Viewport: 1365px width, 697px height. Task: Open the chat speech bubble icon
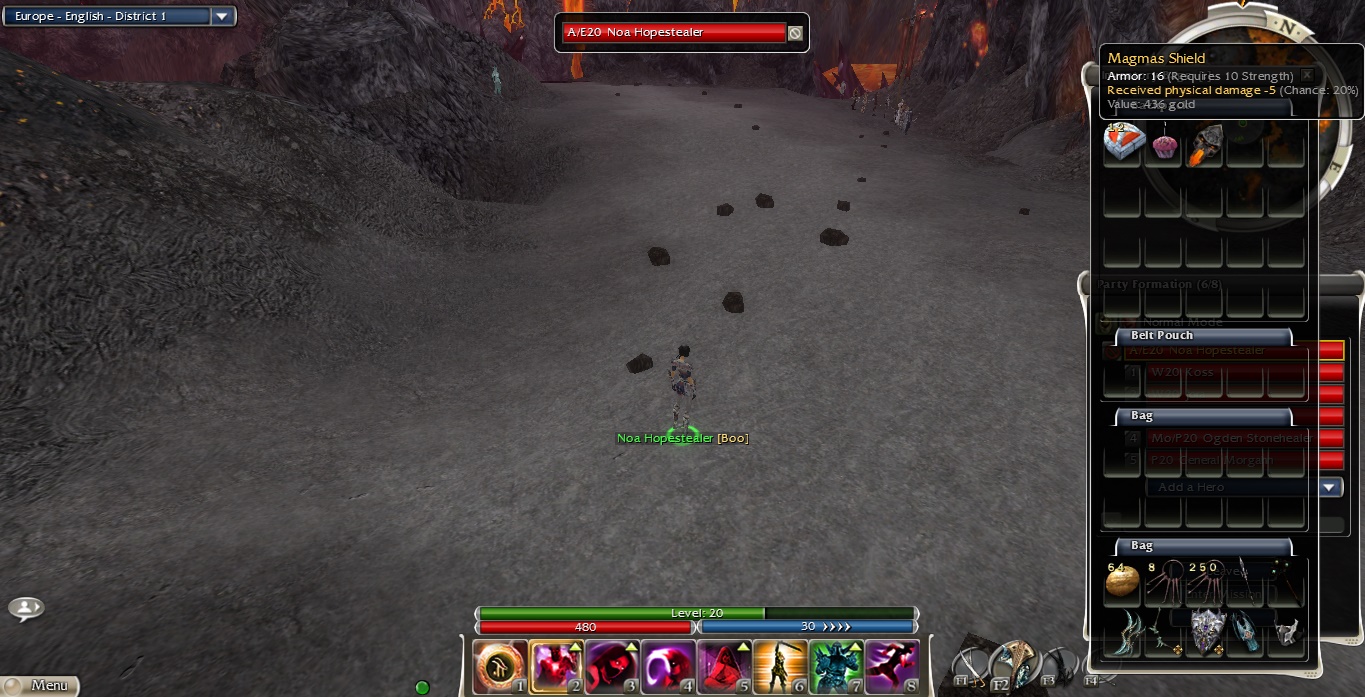tap(26, 608)
